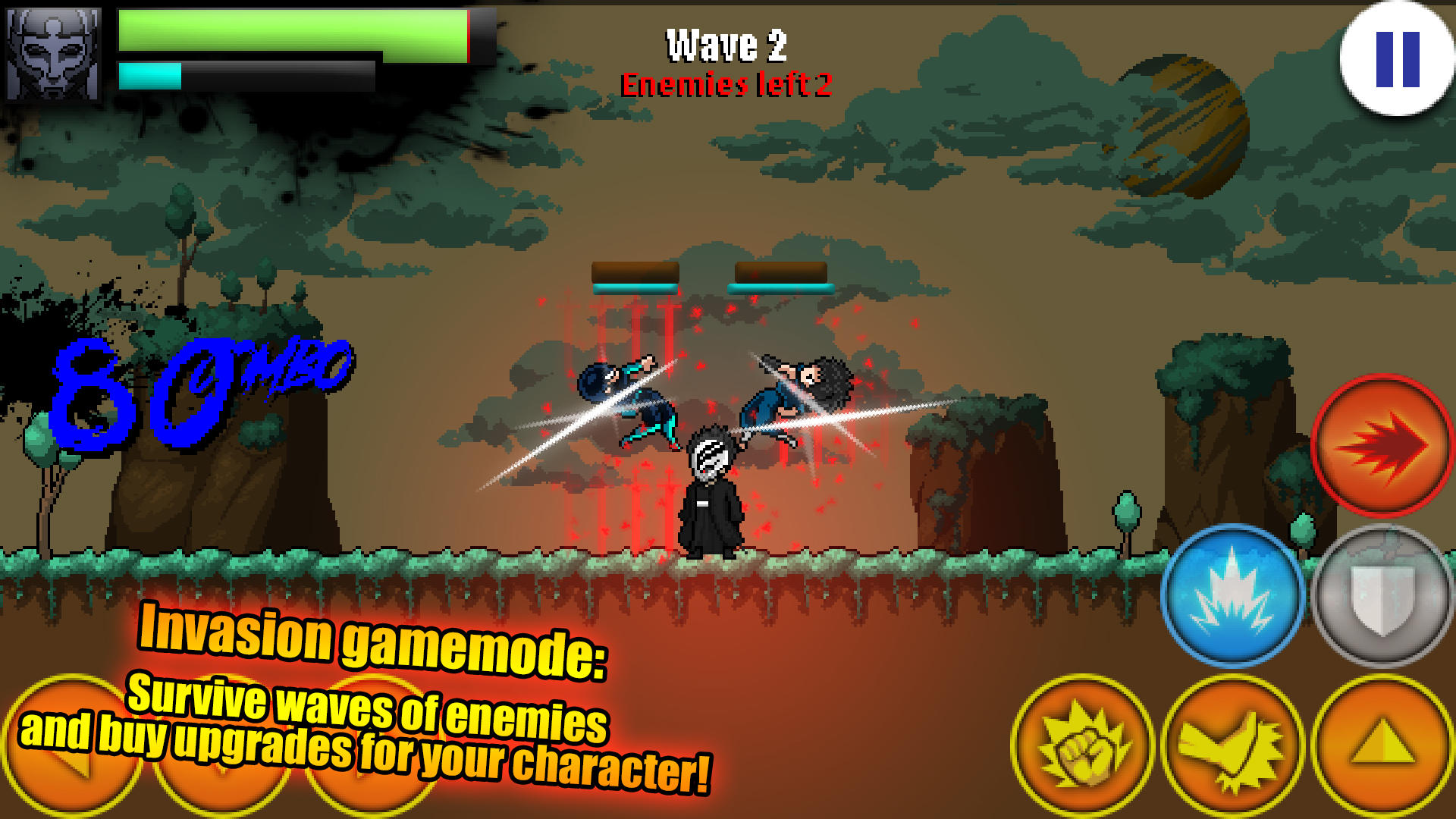Select the Wave 2 header text
1456x819 pixels.
pyautogui.click(x=726, y=43)
